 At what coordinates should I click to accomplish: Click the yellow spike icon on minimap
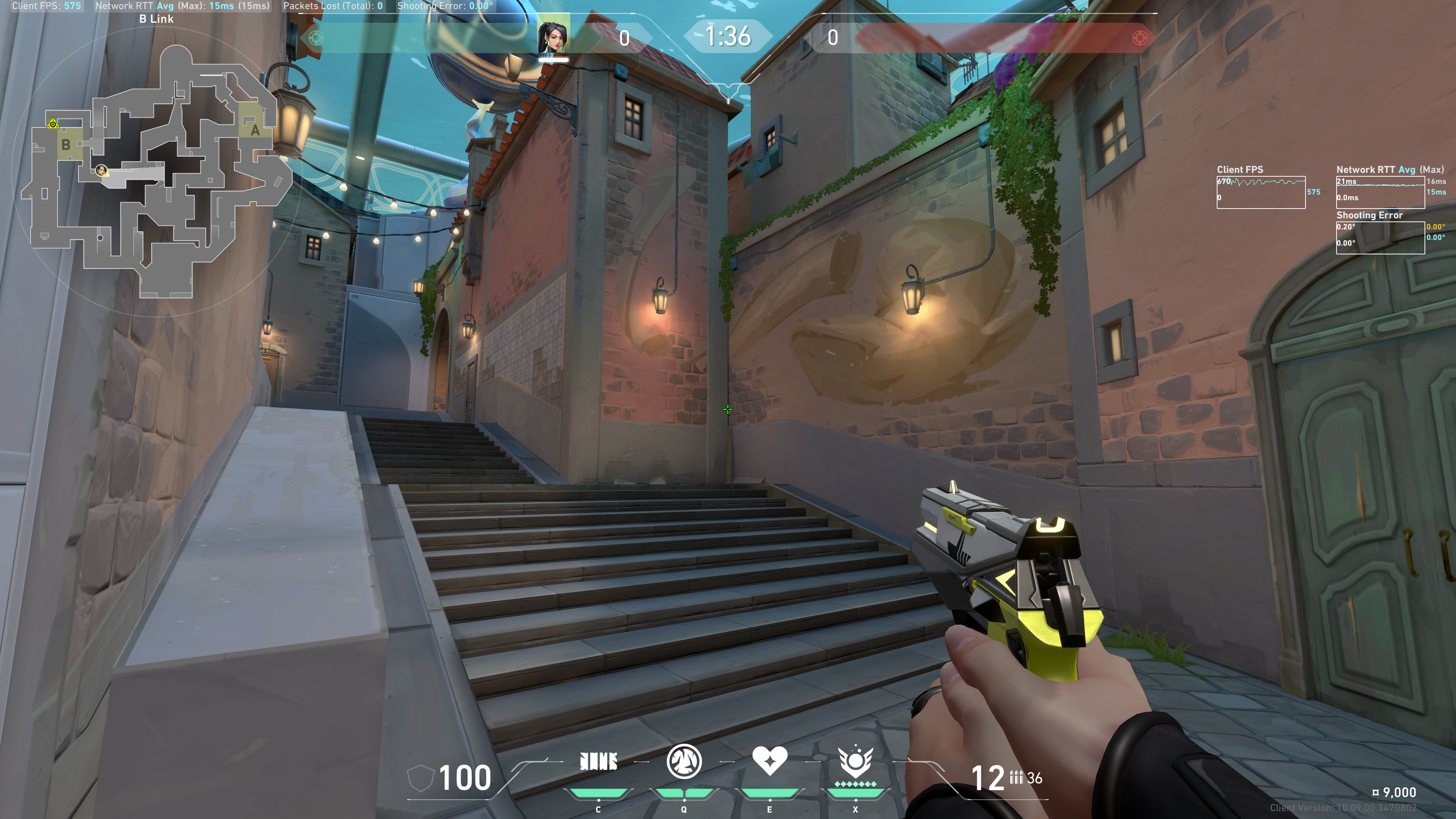click(x=53, y=123)
